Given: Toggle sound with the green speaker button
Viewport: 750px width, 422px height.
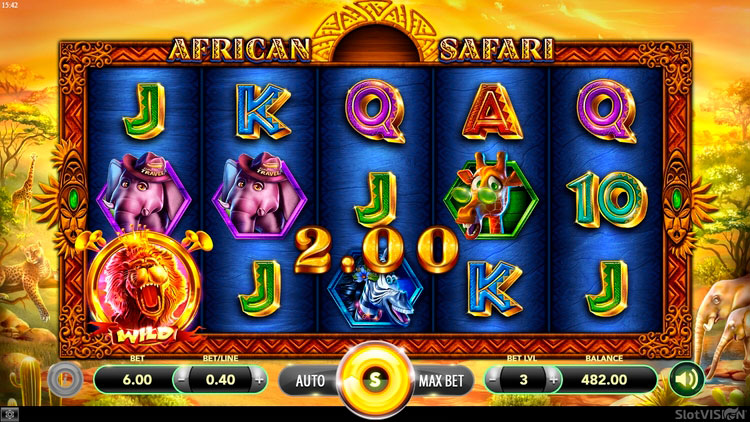Looking at the screenshot, I should tap(685, 379).
